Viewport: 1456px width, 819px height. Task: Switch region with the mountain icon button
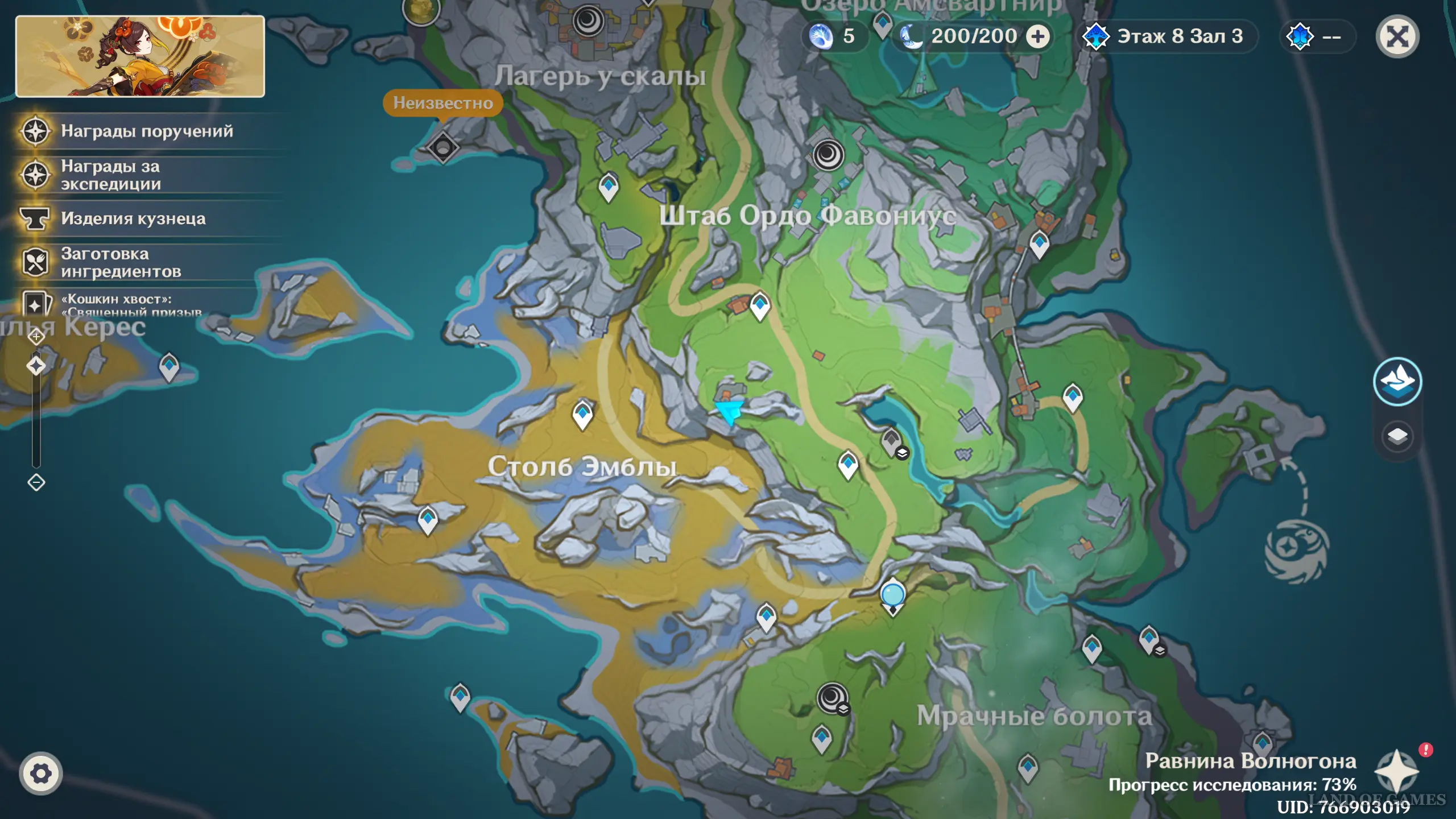1397,381
